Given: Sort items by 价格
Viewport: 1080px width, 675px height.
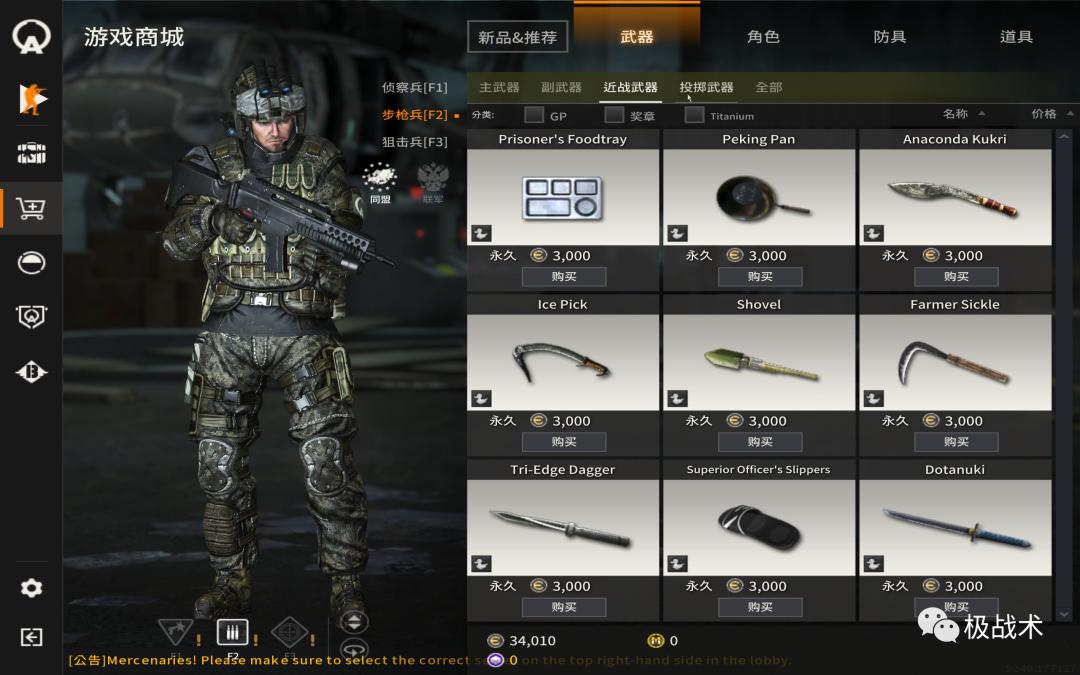Looking at the screenshot, I should pos(1045,114).
